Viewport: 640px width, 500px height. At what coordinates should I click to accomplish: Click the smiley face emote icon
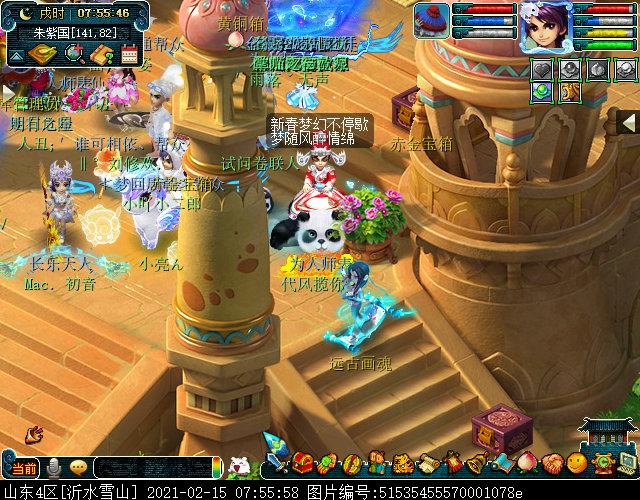click(x=577, y=463)
